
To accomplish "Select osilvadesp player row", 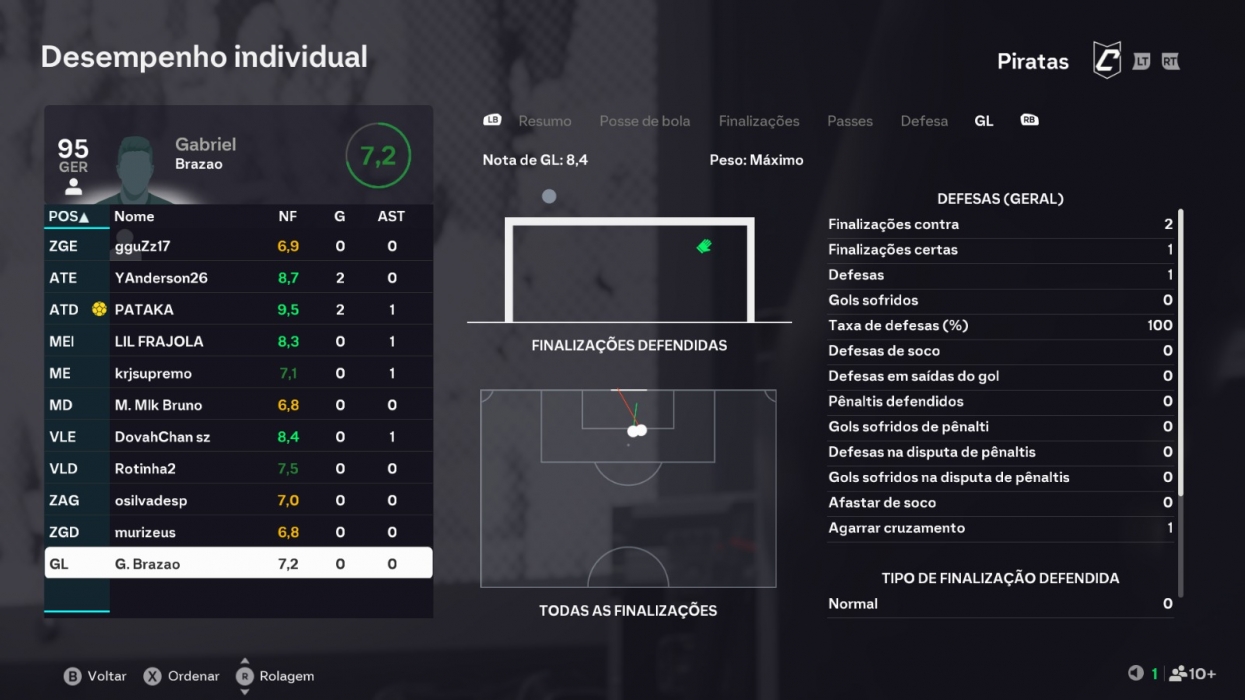I will [x=238, y=501].
